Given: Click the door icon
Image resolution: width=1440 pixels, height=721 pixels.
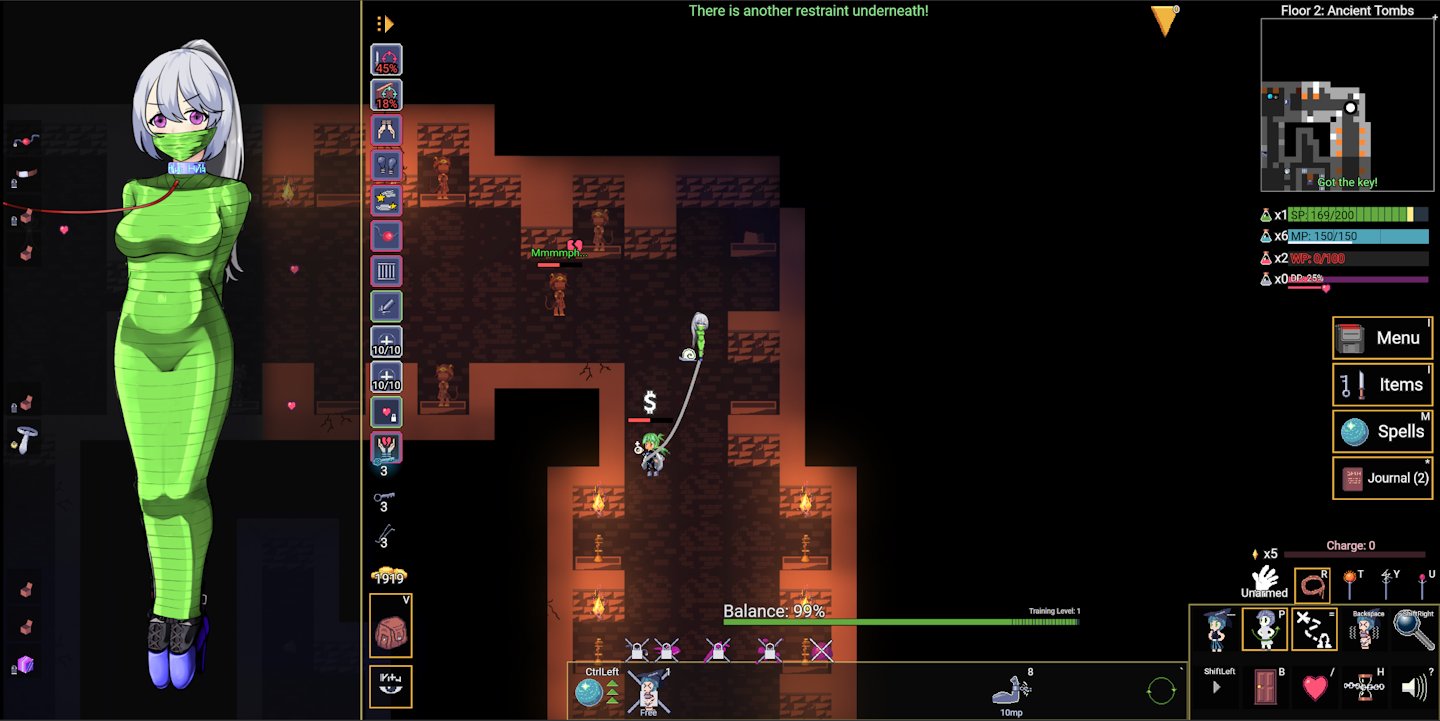Looking at the screenshot, I should tap(1267, 687).
